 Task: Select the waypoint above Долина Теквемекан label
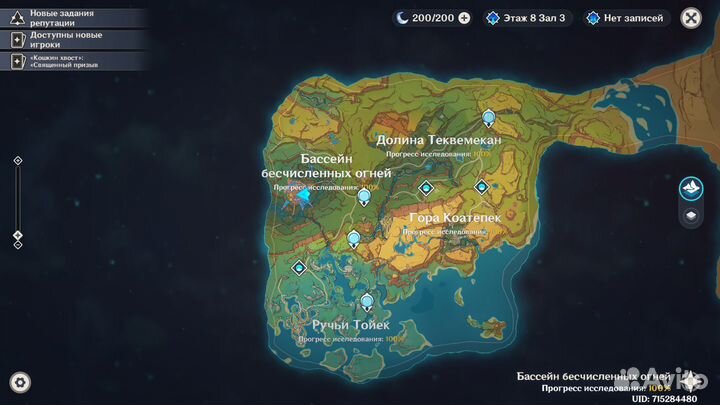(x=488, y=118)
